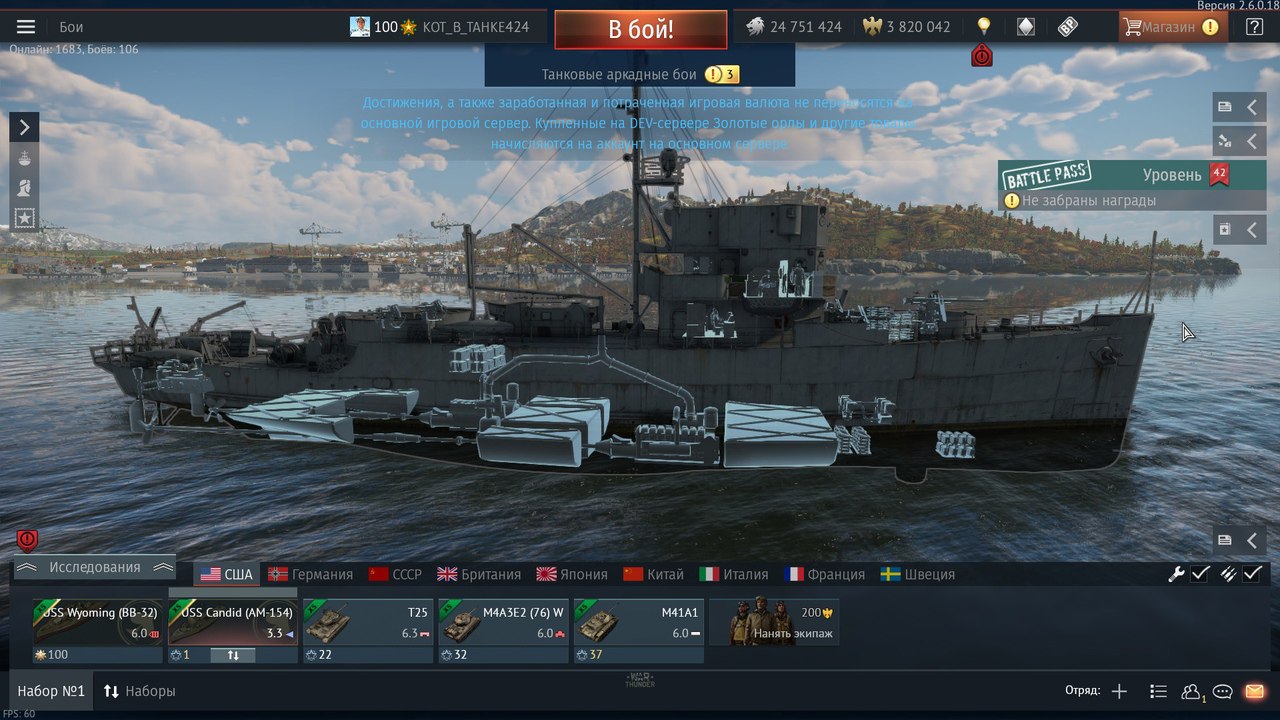This screenshot has height=720, width=1280.
Task: Choose the M4A3E2 (76) W slot
Action: [x=503, y=624]
